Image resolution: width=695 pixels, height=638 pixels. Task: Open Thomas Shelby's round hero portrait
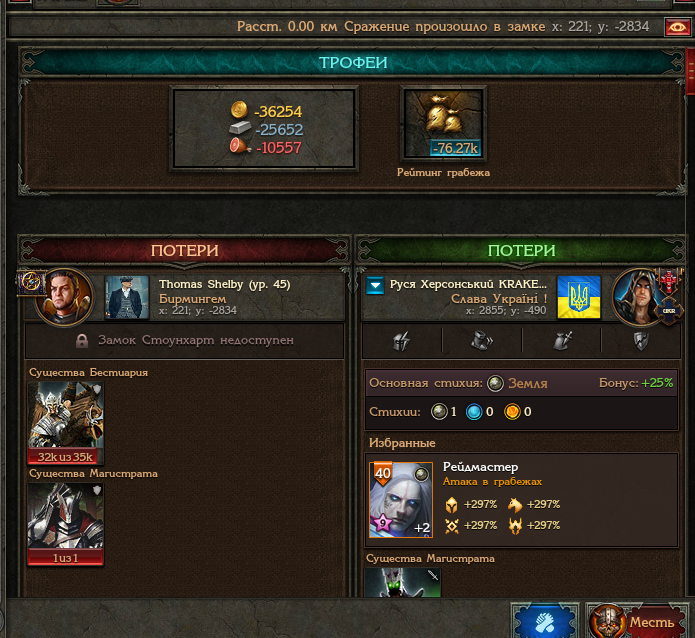(64, 297)
